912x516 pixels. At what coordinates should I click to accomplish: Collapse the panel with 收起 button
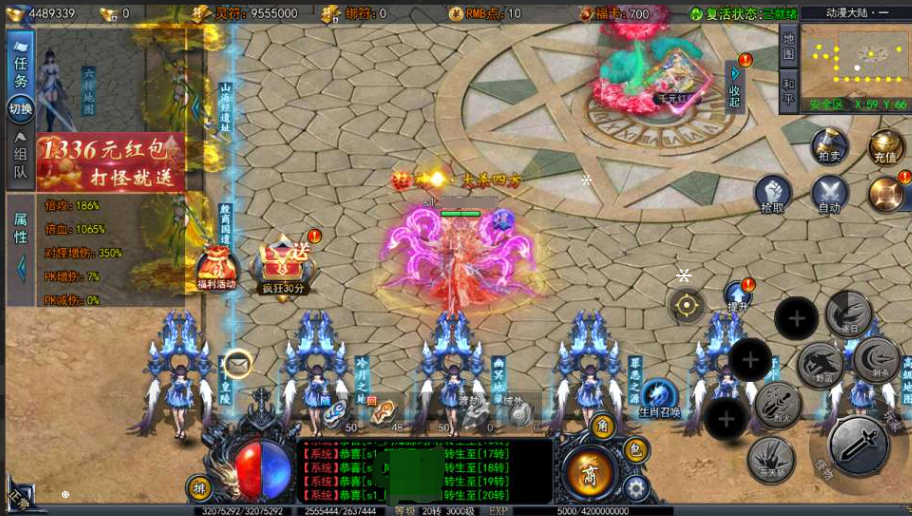click(x=735, y=88)
